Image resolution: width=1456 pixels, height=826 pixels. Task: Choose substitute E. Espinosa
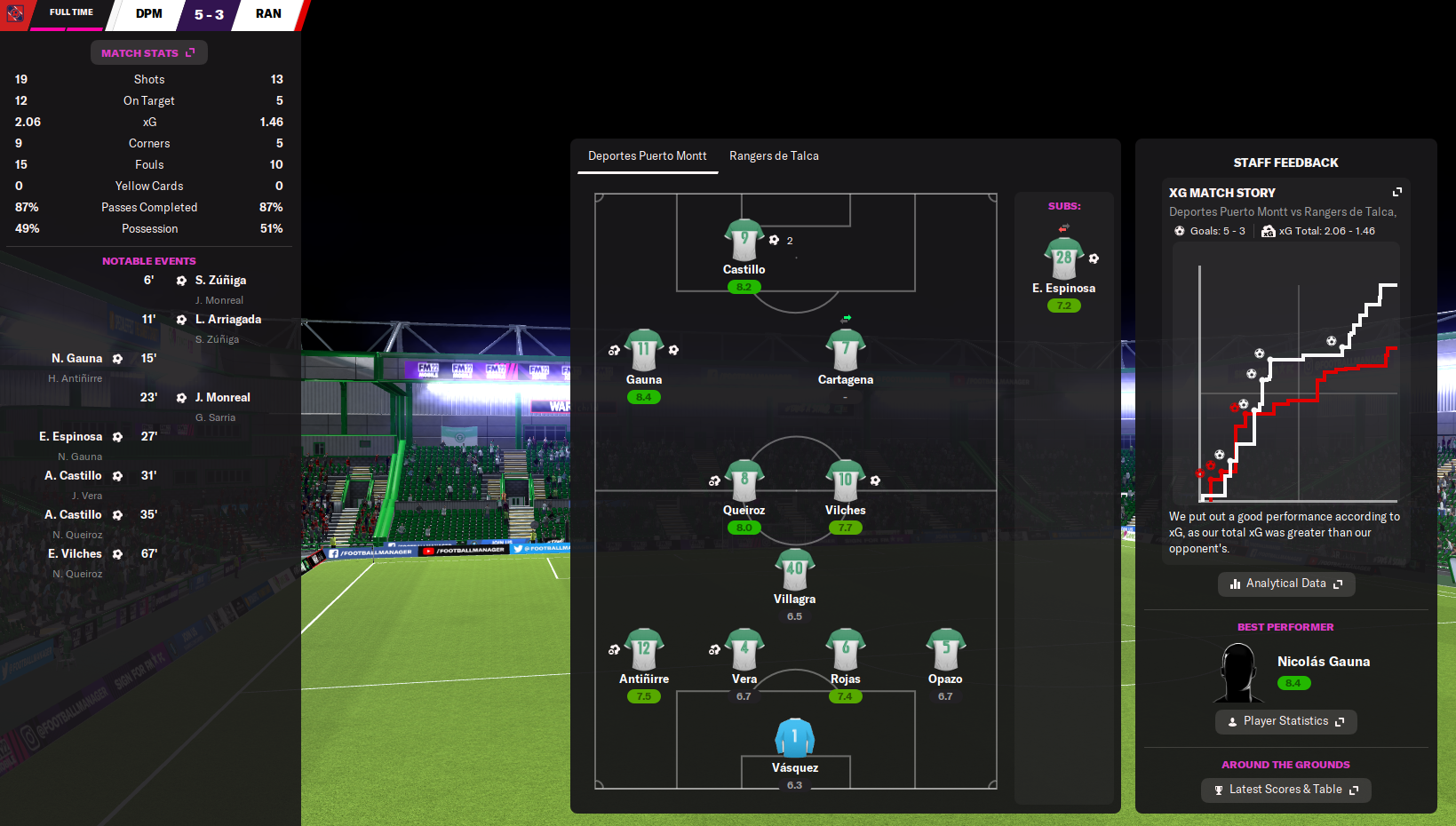1063,259
